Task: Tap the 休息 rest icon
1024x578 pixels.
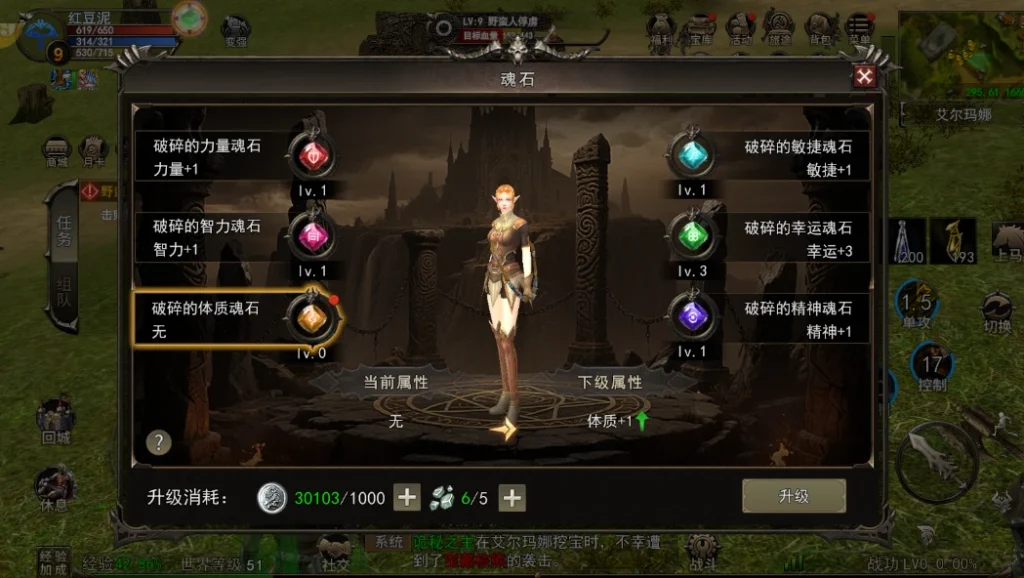Action: tap(55, 488)
